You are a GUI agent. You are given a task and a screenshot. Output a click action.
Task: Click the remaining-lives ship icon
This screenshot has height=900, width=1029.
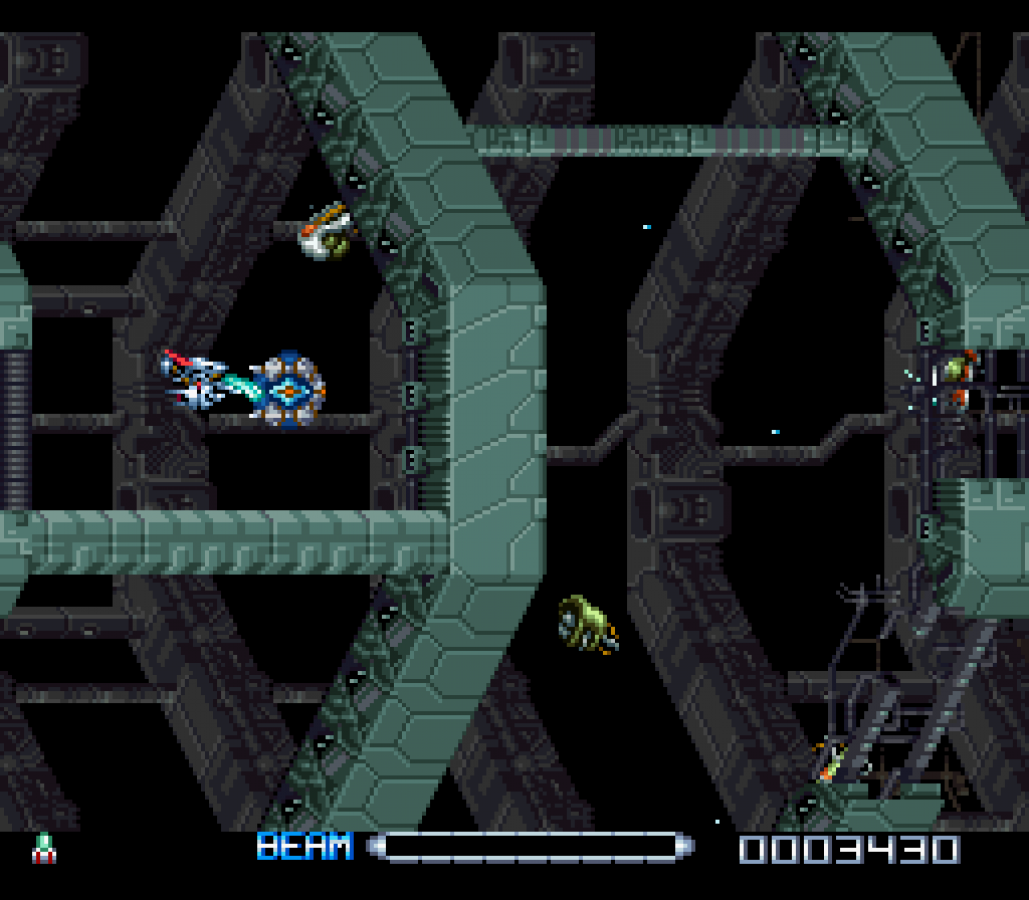click(x=44, y=848)
